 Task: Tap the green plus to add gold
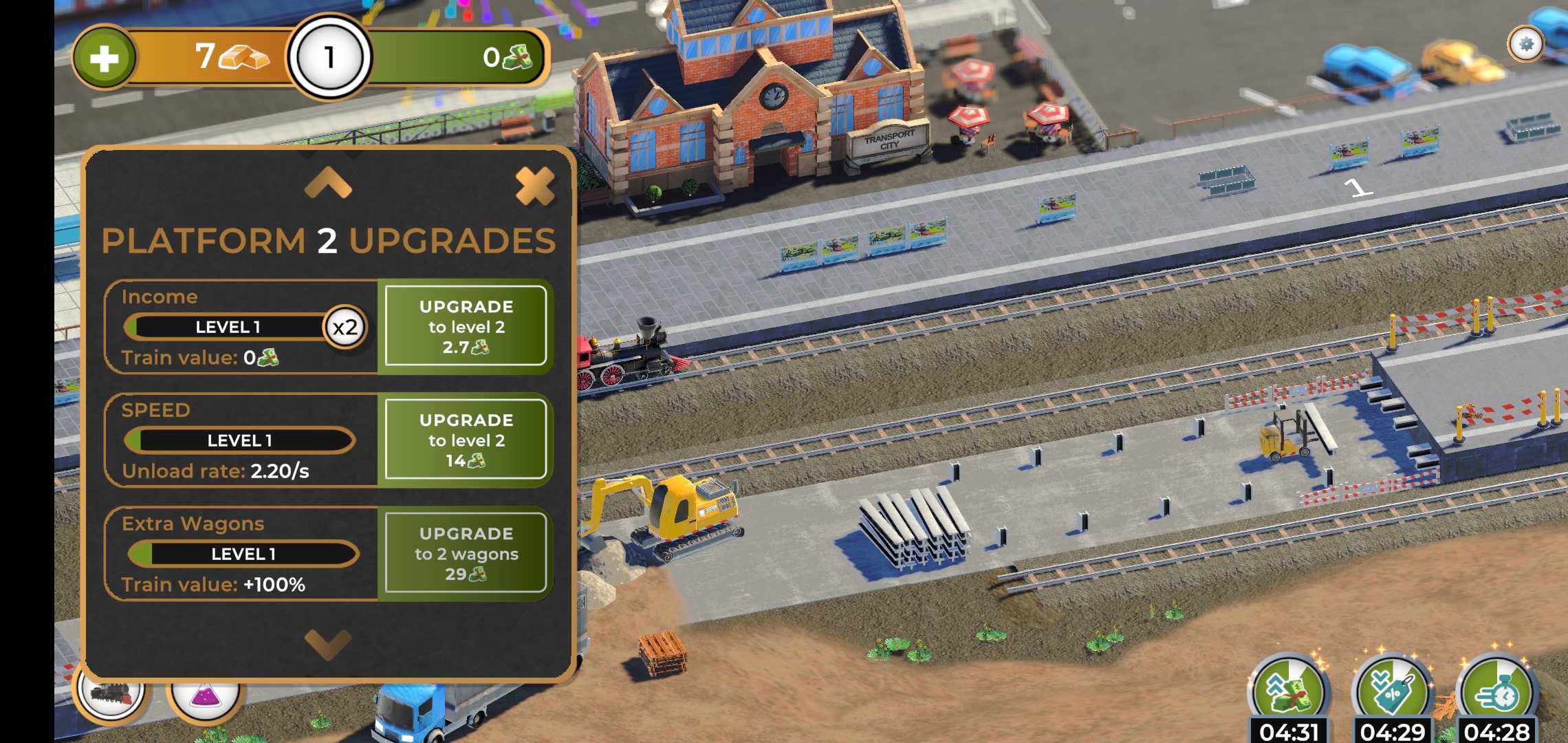pyautogui.click(x=105, y=58)
